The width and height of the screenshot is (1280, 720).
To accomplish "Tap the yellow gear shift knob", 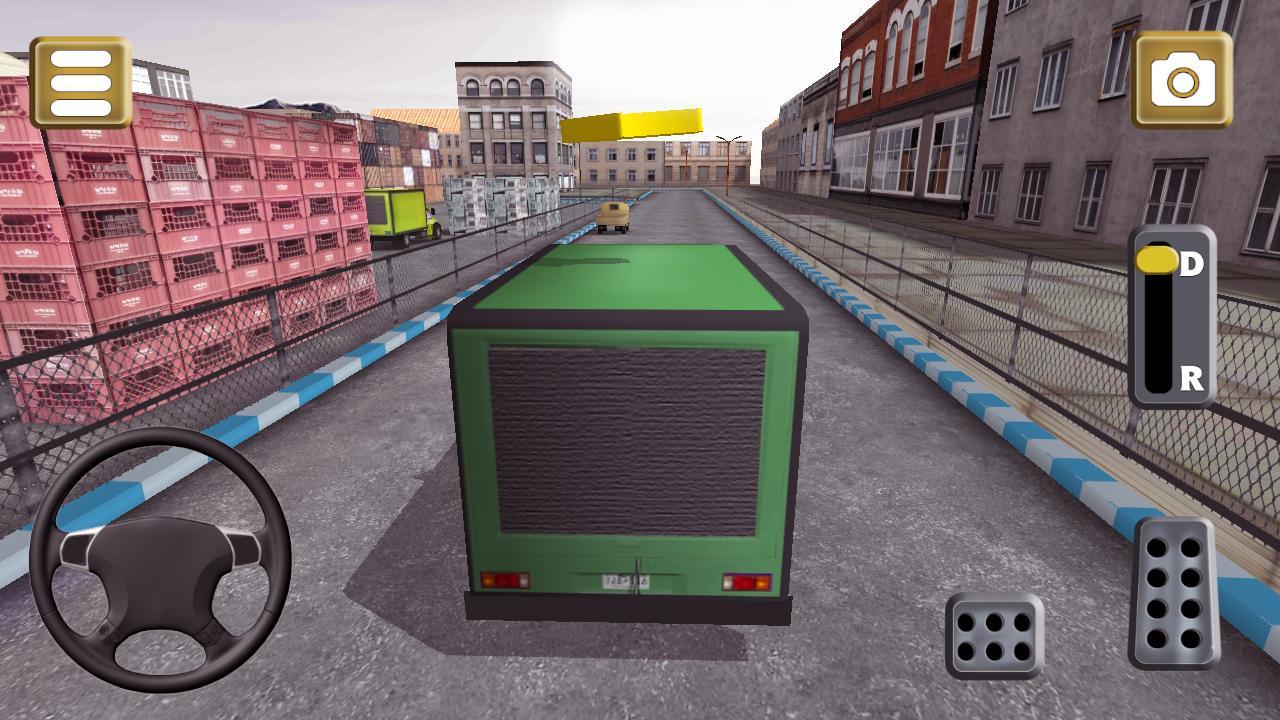I will (x=1158, y=258).
